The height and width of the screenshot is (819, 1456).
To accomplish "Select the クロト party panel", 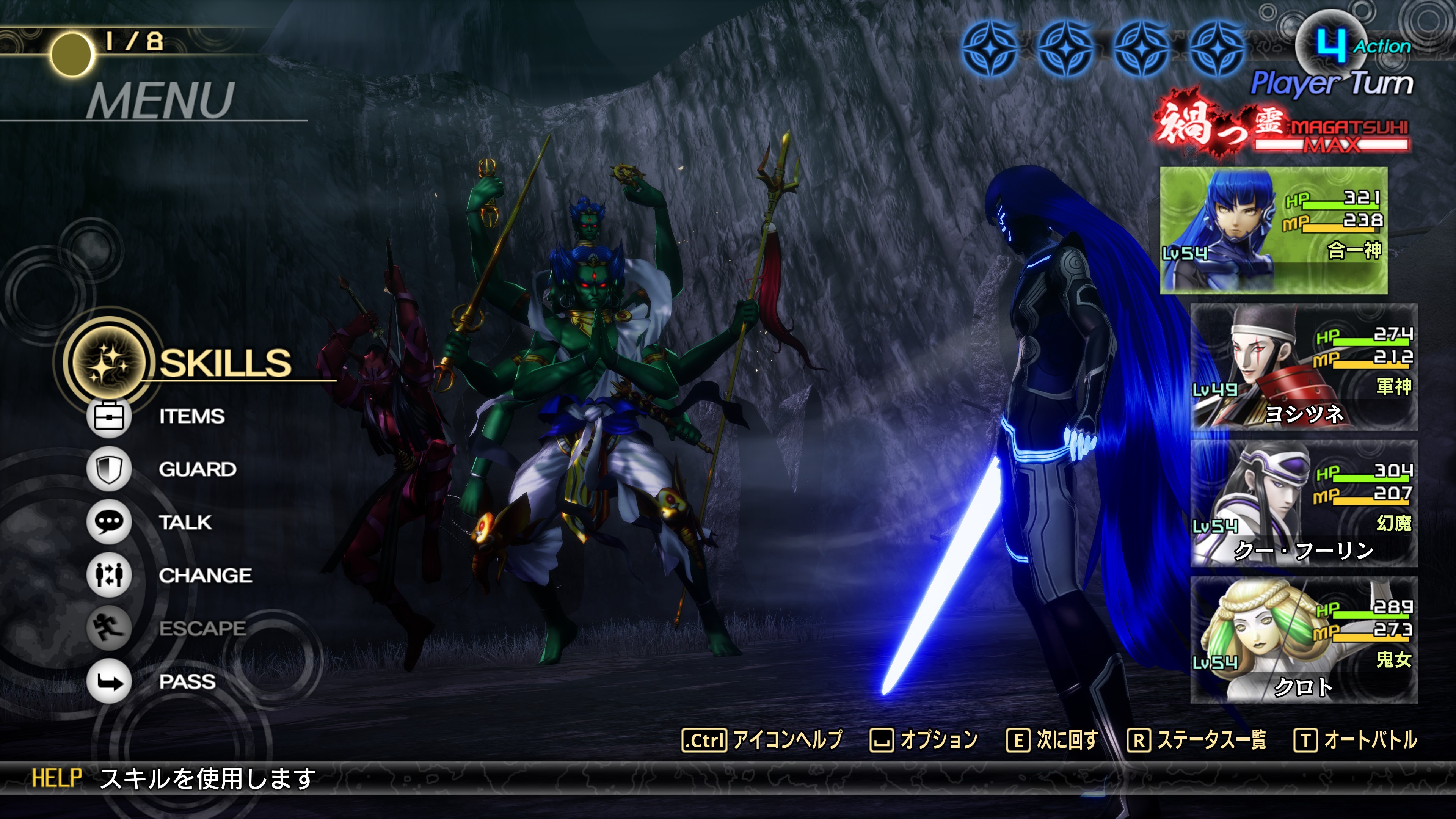I will 1304,640.
